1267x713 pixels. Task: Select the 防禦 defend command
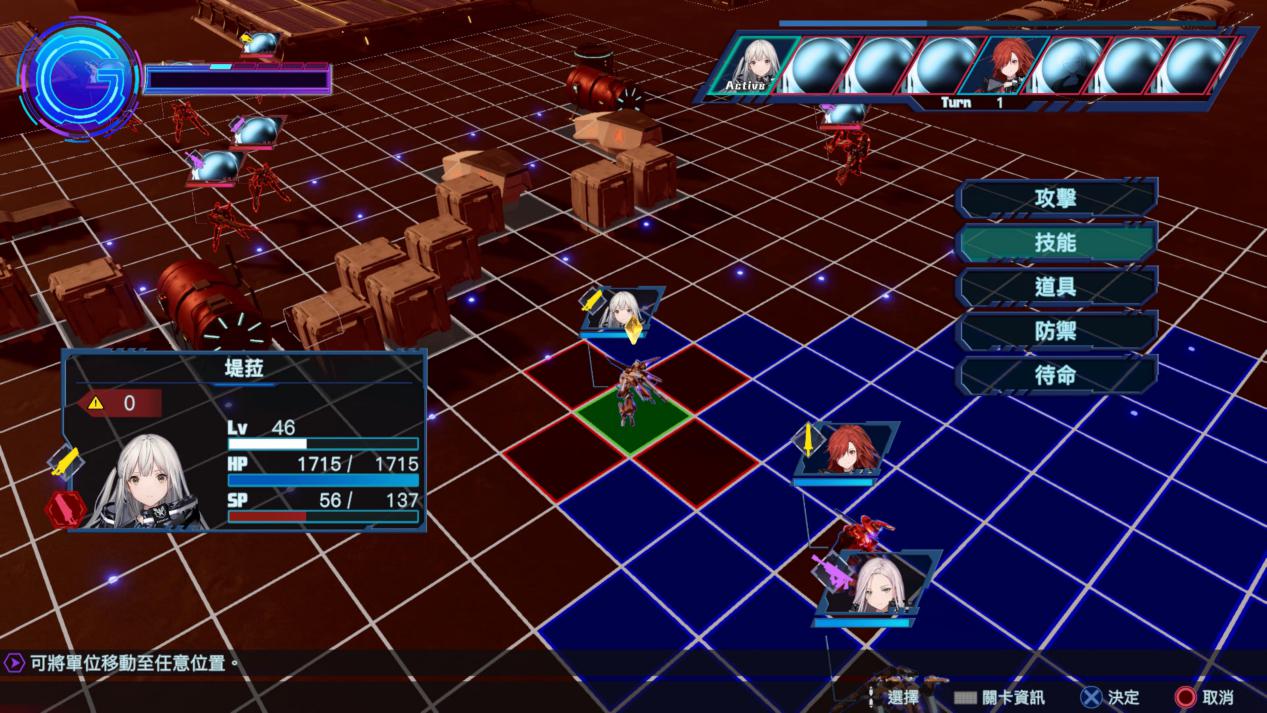click(x=1056, y=331)
